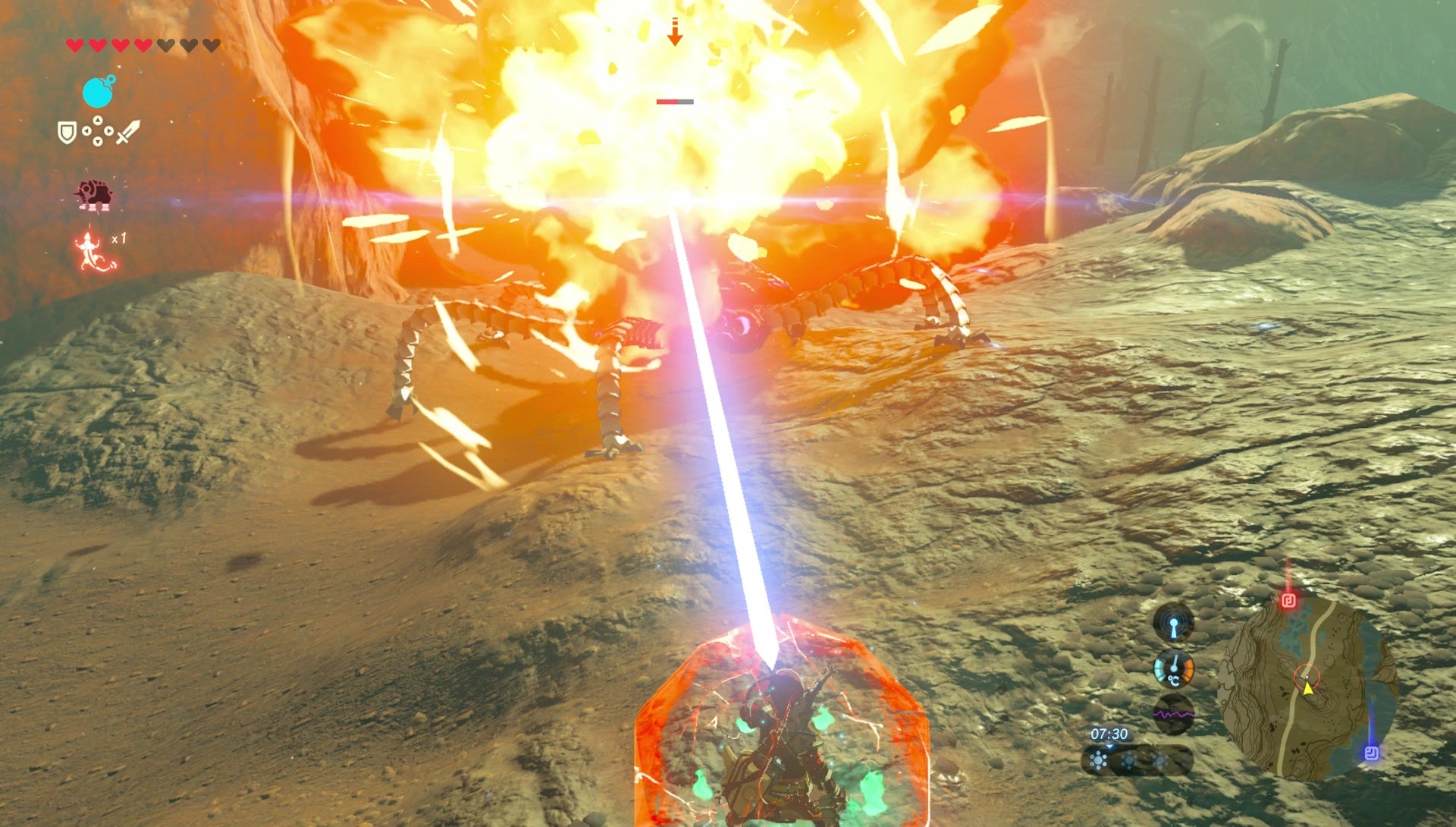Click the purple noise meter waveform
Viewport: 1456px width, 827px height.
(1174, 714)
